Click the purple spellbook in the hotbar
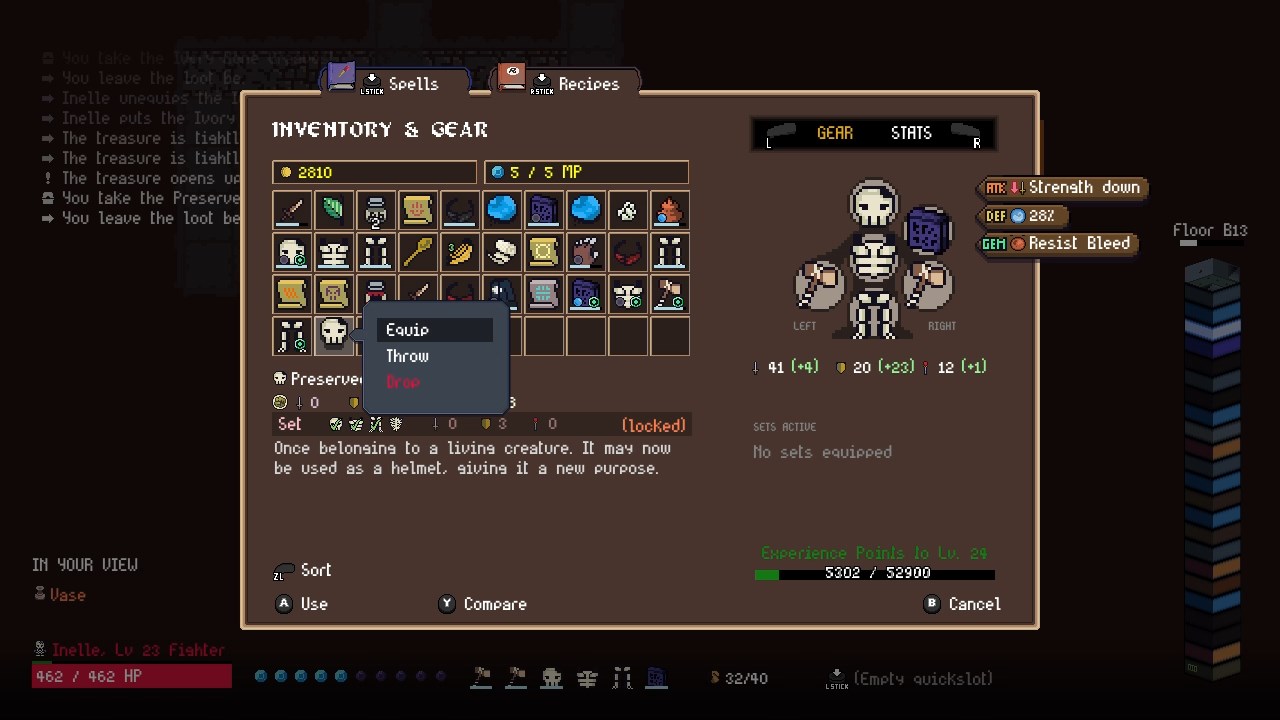Screen dimensions: 1280x720 click(657, 678)
